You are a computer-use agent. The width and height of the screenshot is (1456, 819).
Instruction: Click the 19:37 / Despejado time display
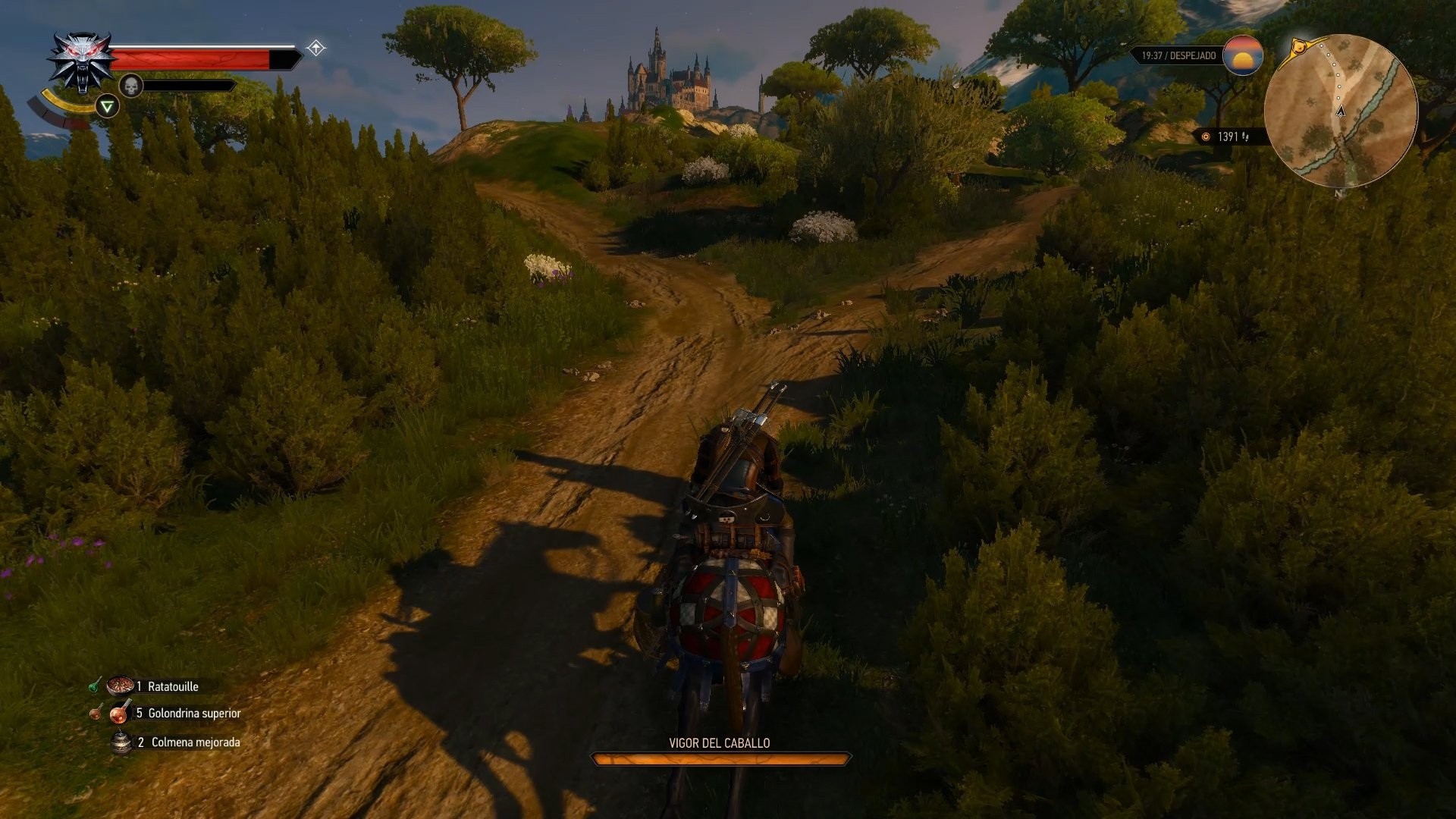[1178, 56]
